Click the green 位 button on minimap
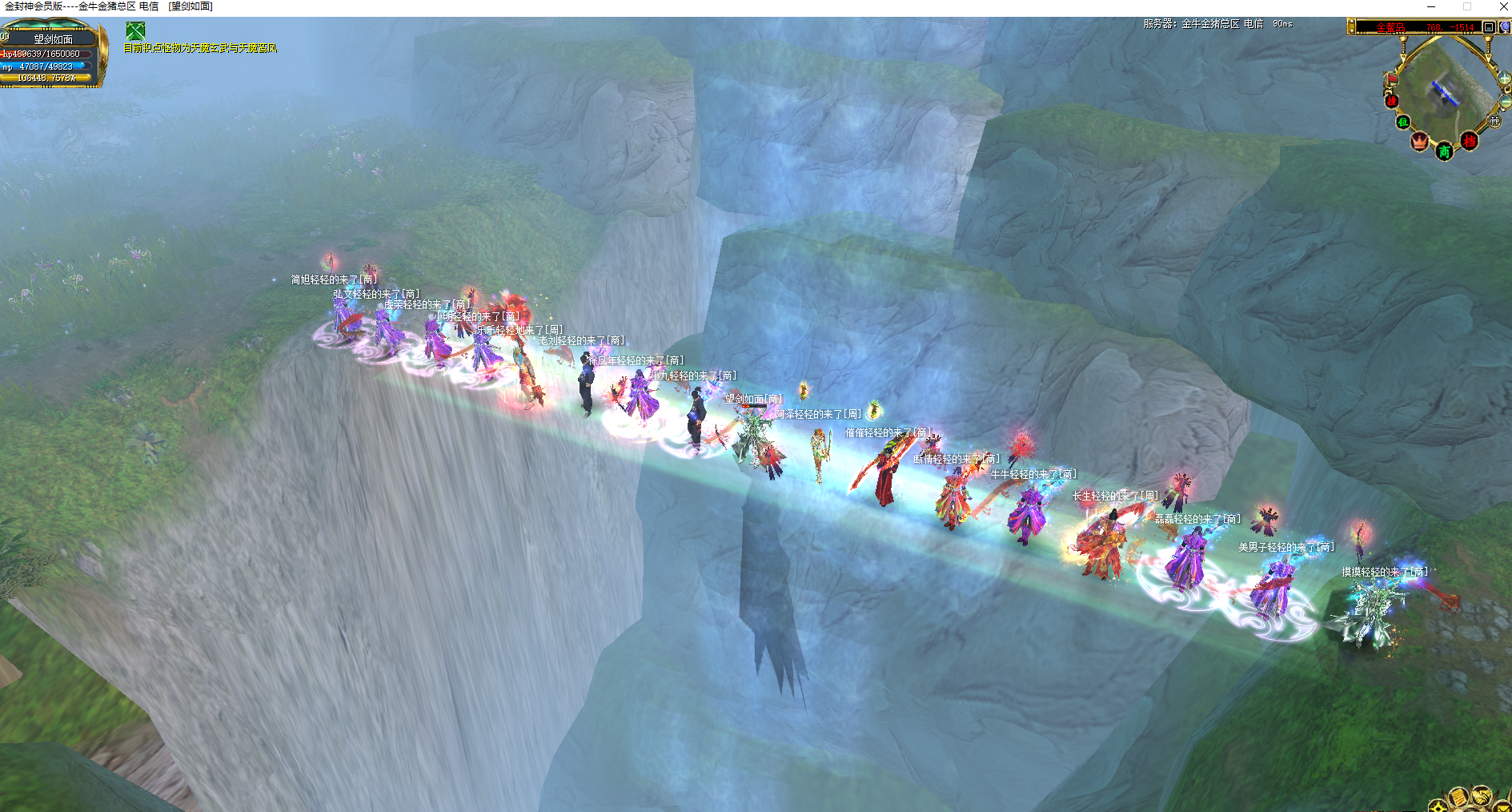Screen dimensions: 1512x812 (1402, 123)
